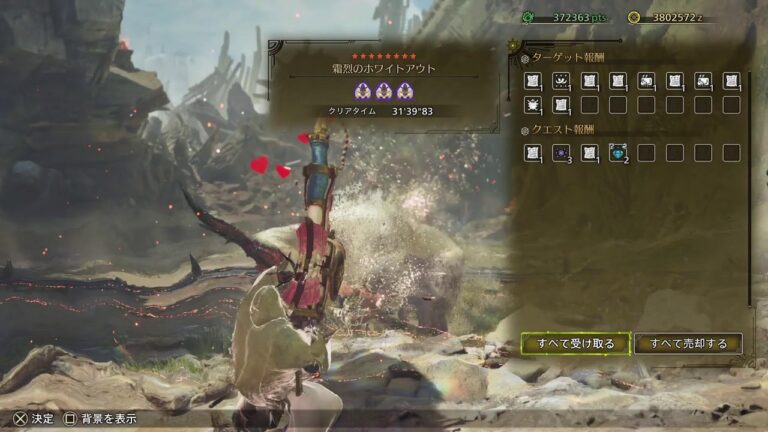Choose the すべて売却する (sell all) button
This screenshot has width=768, height=432.
pyautogui.click(x=688, y=344)
